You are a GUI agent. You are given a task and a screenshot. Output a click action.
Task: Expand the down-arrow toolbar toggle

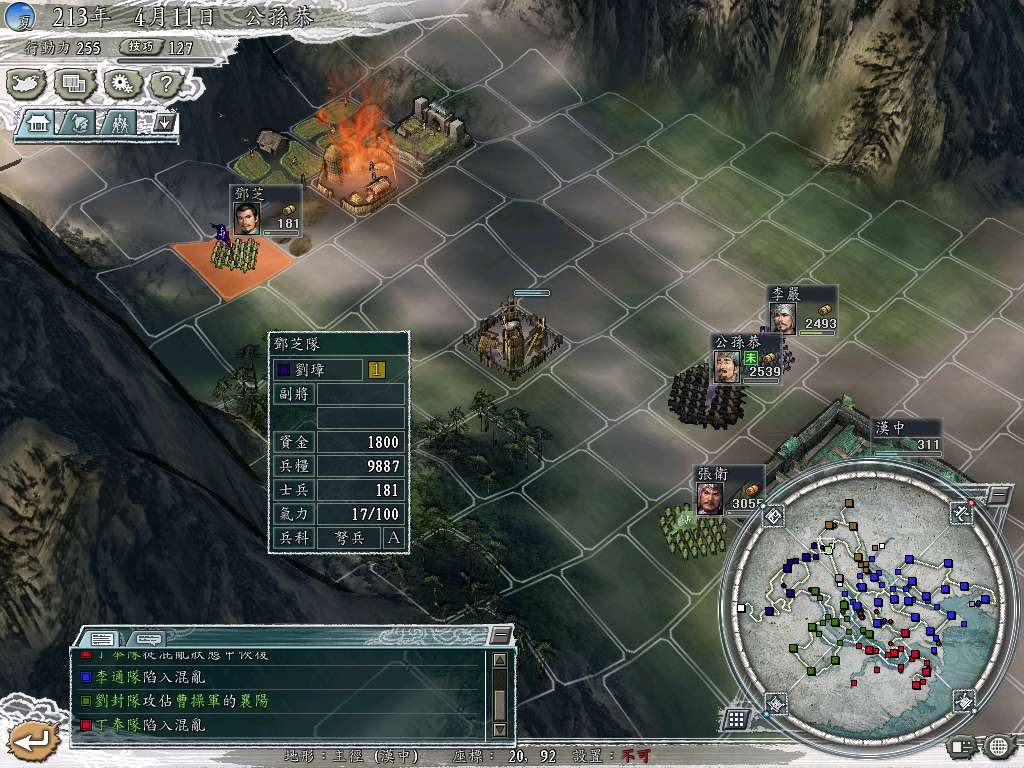164,123
